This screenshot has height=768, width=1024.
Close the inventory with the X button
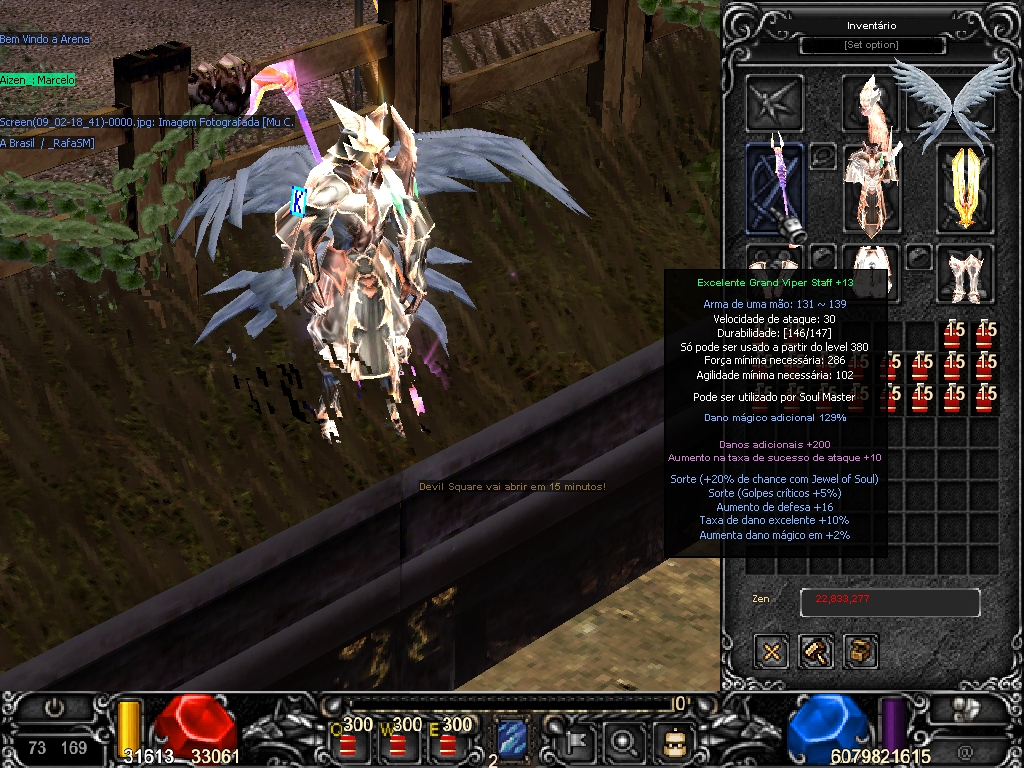(x=772, y=652)
